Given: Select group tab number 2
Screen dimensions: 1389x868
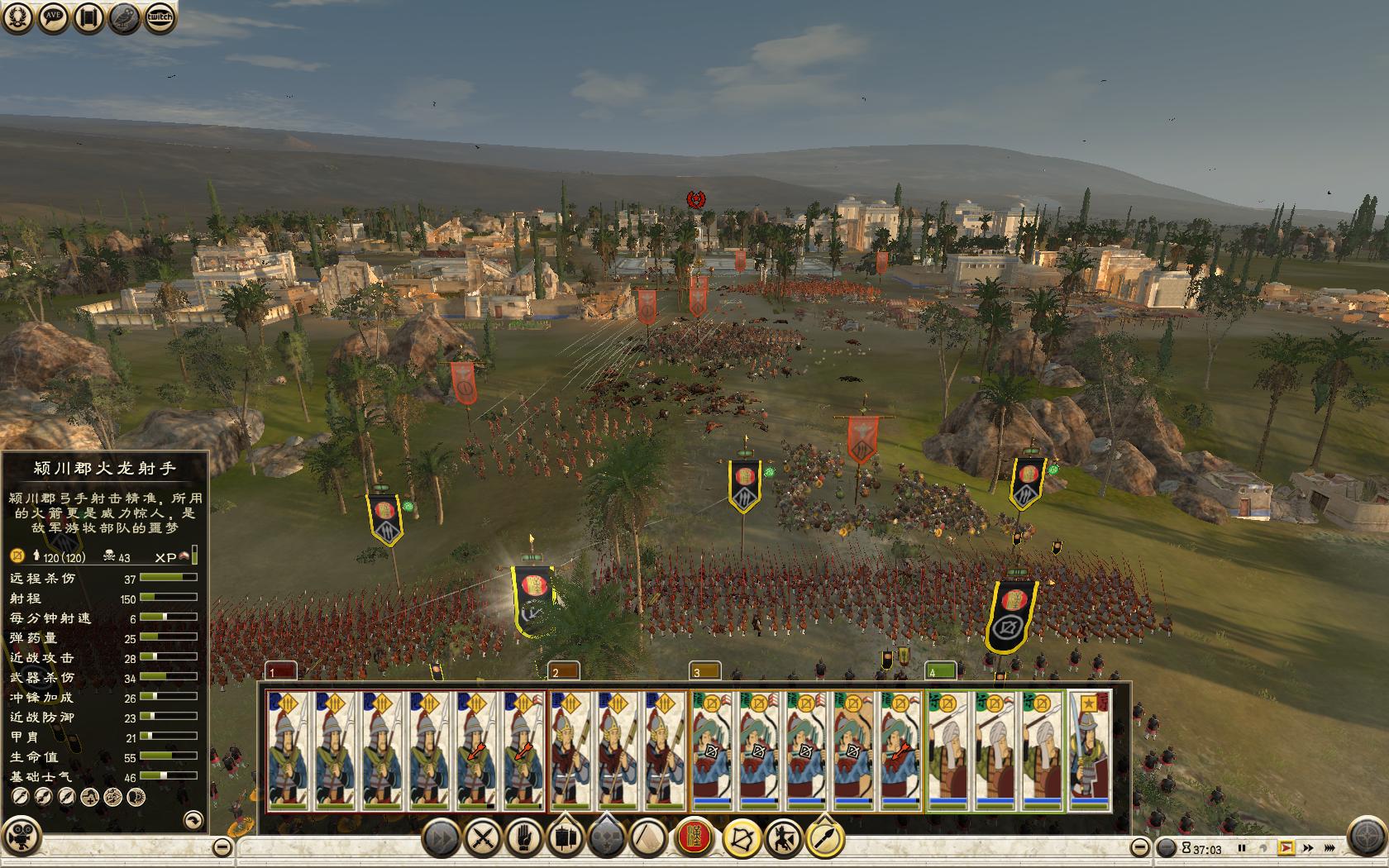Looking at the screenshot, I should pos(566,671).
